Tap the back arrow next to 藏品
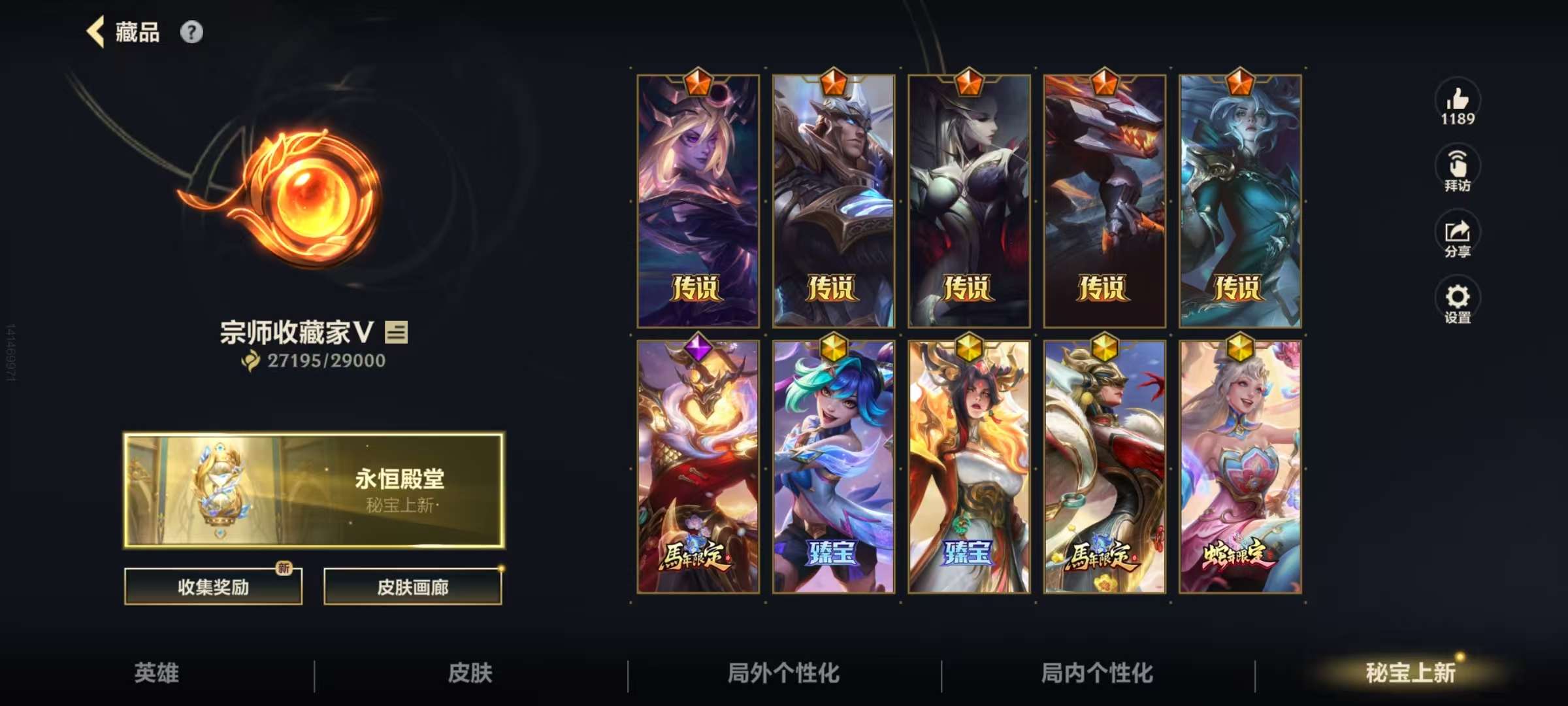The height and width of the screenshot is (706, 1568). click(x=97, y=31)
